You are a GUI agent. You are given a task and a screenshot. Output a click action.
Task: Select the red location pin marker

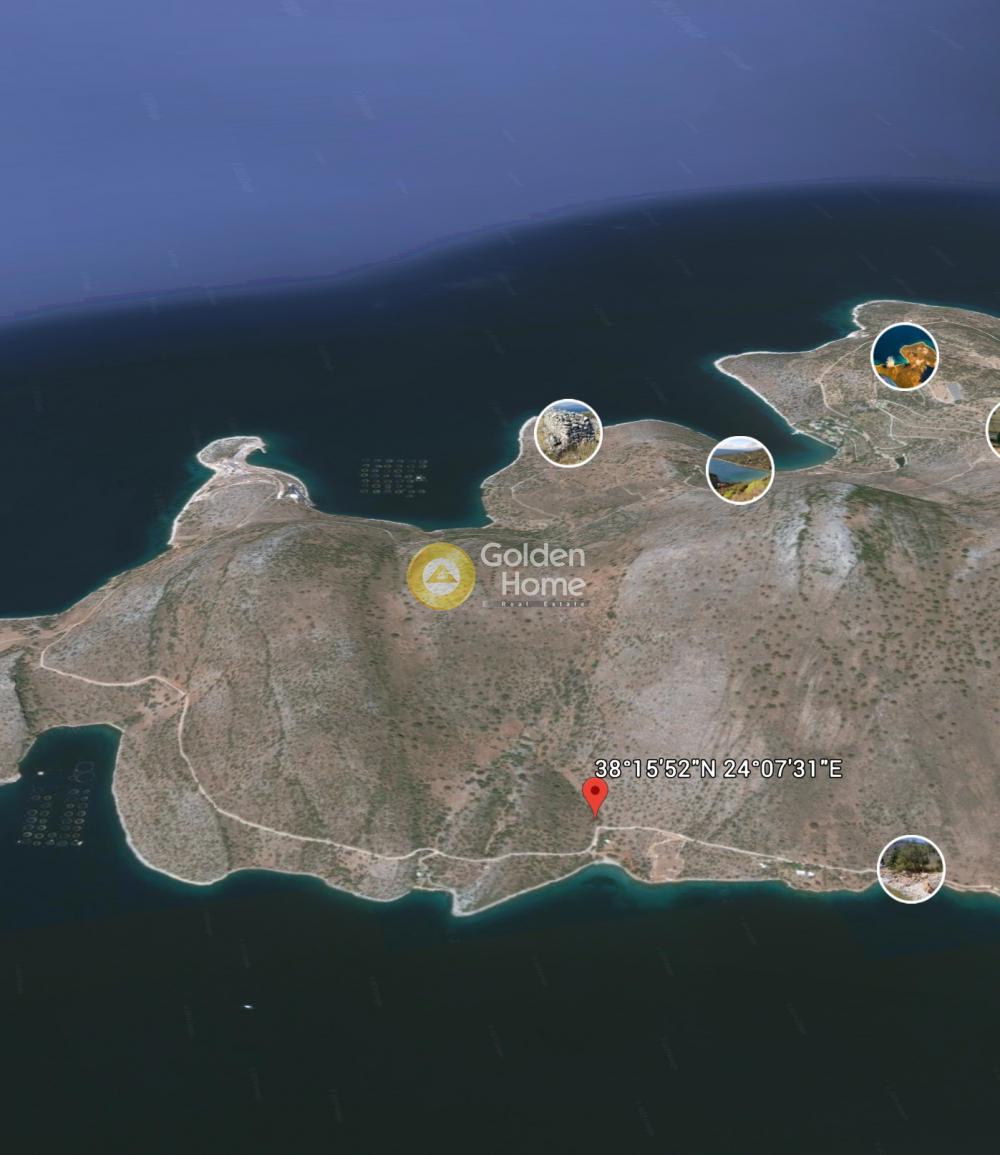tap(595, 796)
